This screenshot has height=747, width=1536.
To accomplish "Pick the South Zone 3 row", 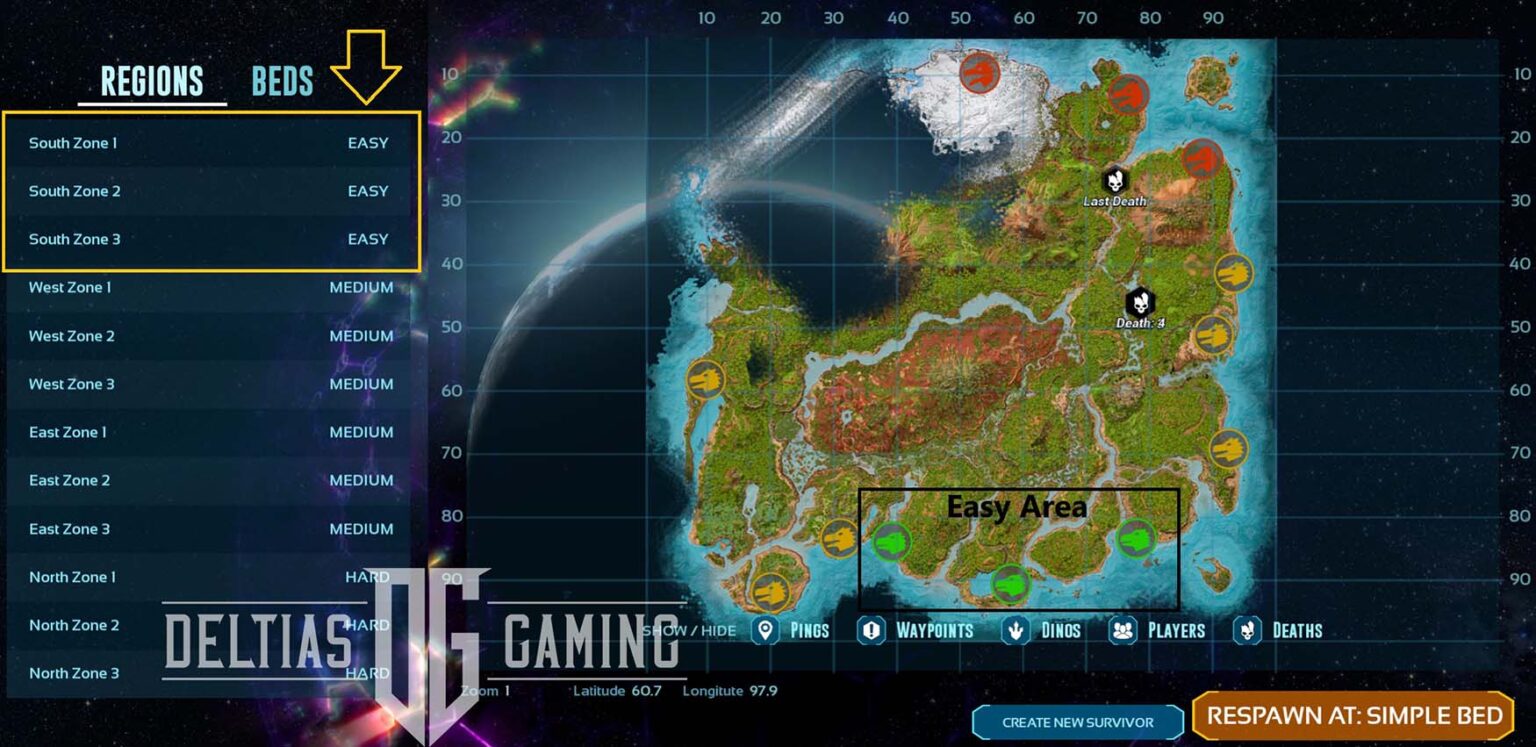I will click(210, 239).
